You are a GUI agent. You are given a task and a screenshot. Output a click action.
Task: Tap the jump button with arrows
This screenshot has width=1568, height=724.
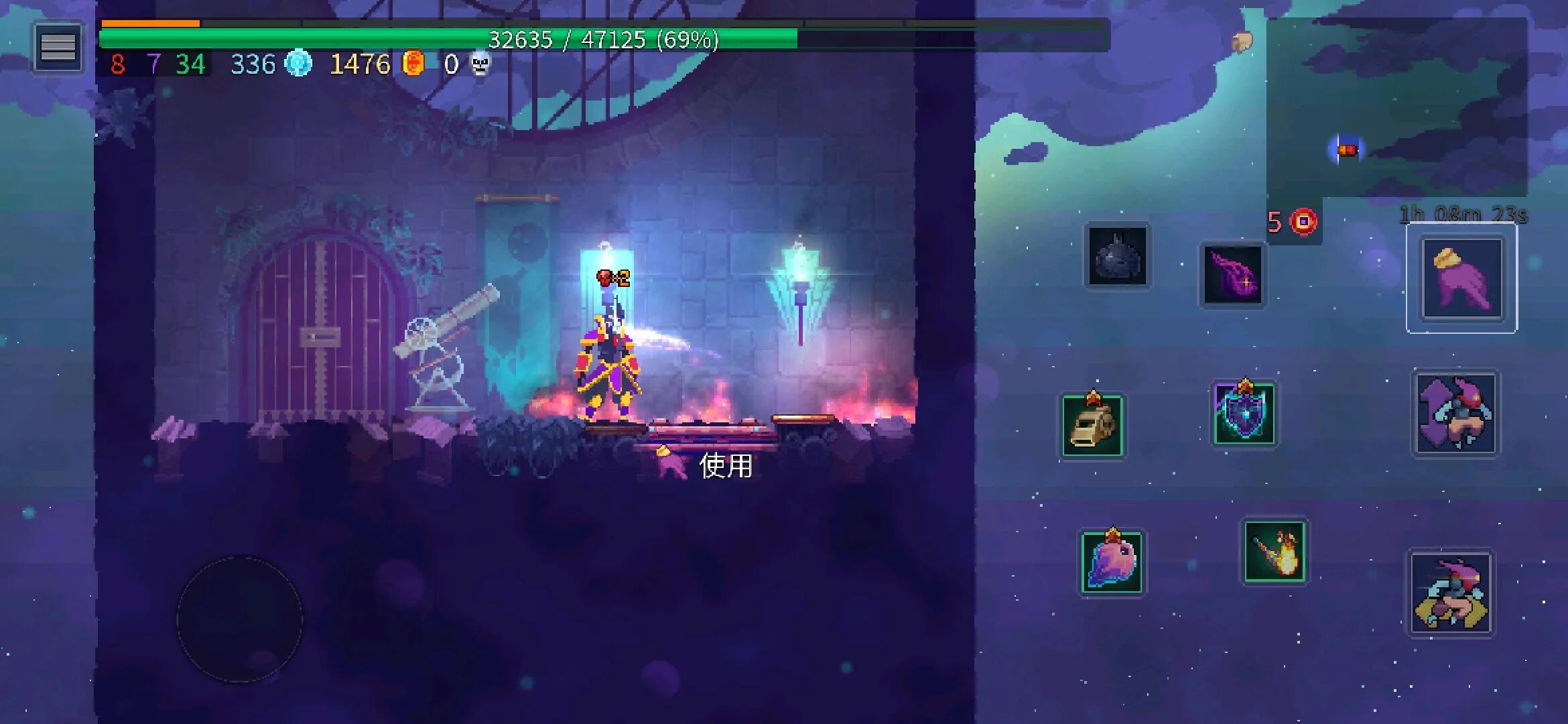click(1455, 414)
